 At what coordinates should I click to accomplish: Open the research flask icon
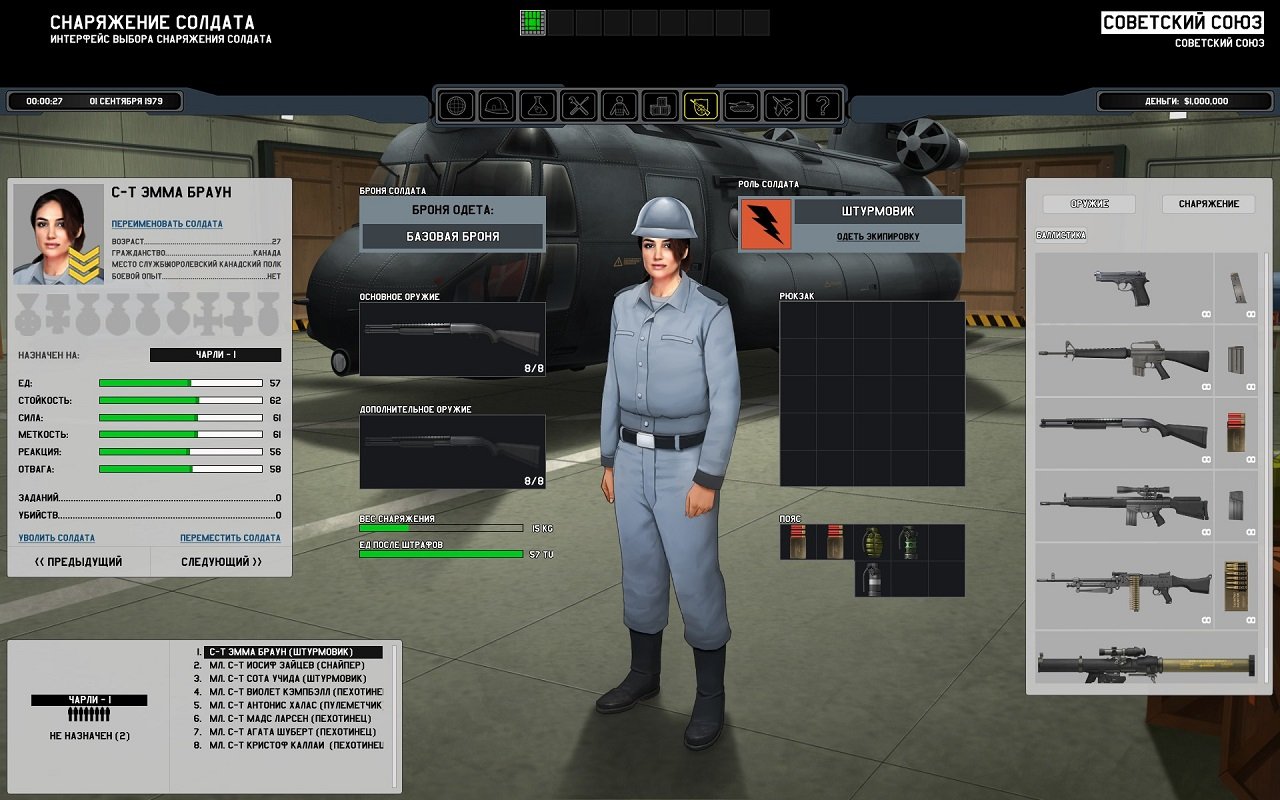point(537,105)
